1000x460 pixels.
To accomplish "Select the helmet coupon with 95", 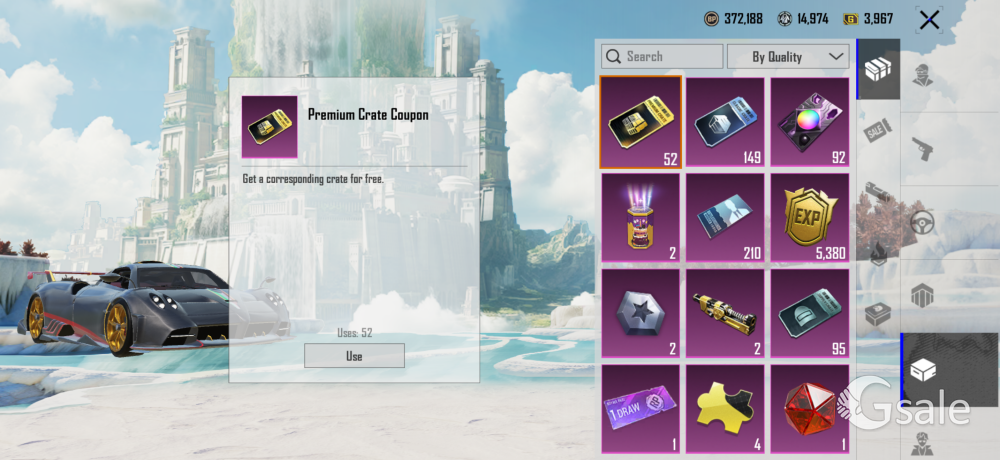I will pyautogui.click(x=809, y=313).
